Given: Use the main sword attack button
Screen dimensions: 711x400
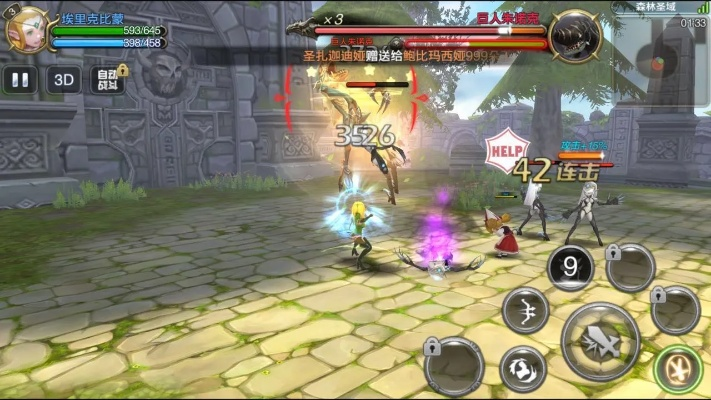Looking at the screenshot, I should [x=600, y=340].
